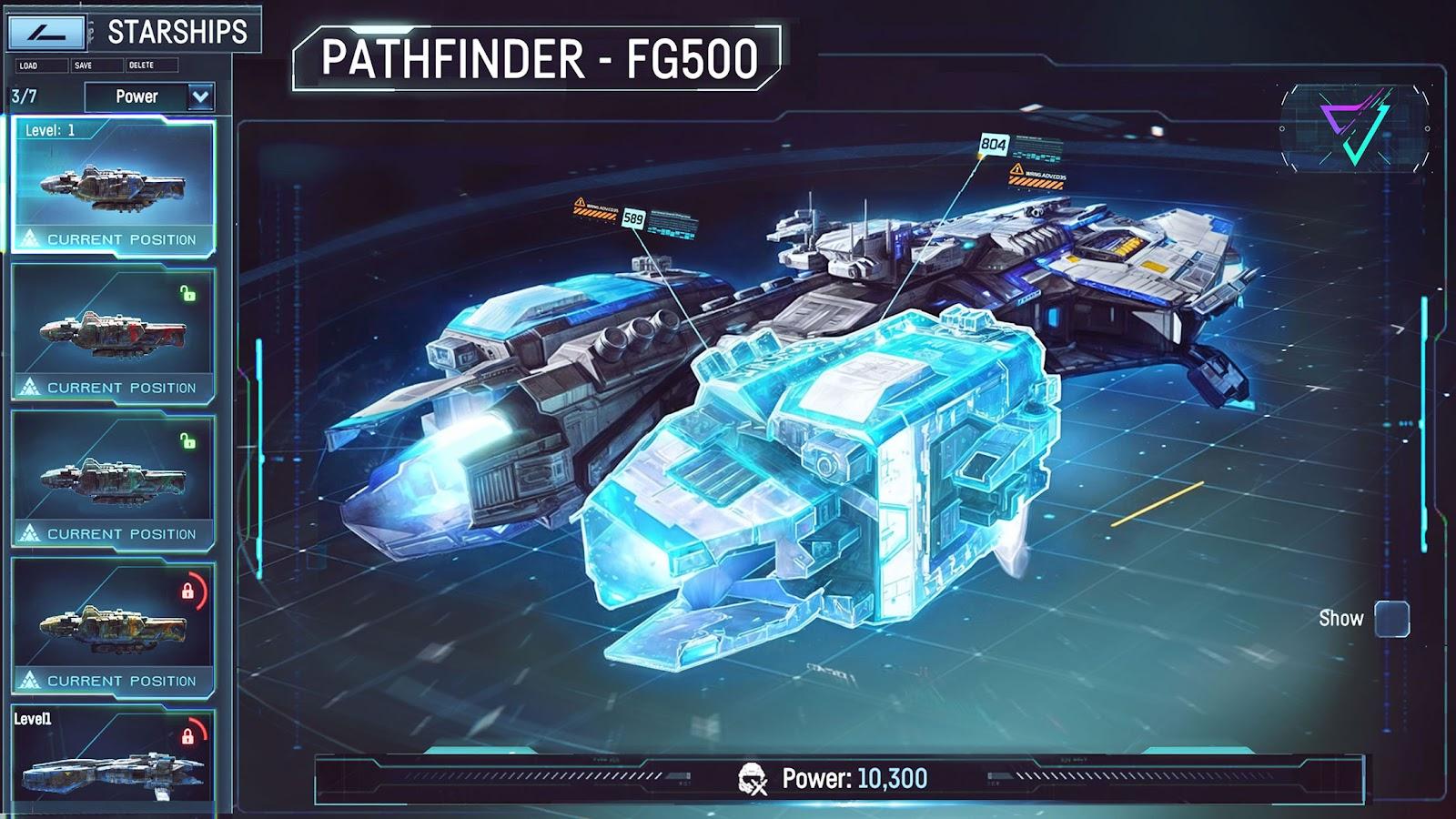Click the LOAD button

point(41,66)
